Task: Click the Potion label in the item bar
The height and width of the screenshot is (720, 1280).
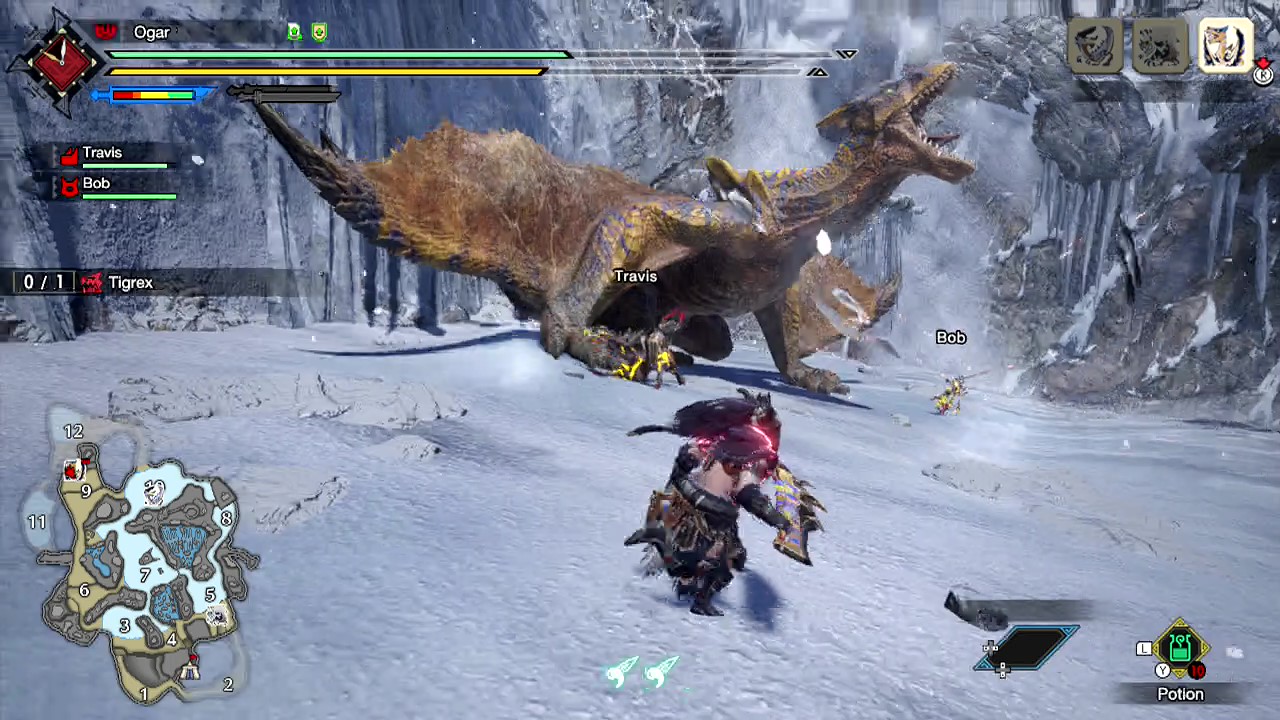Action: [1180, 694]
